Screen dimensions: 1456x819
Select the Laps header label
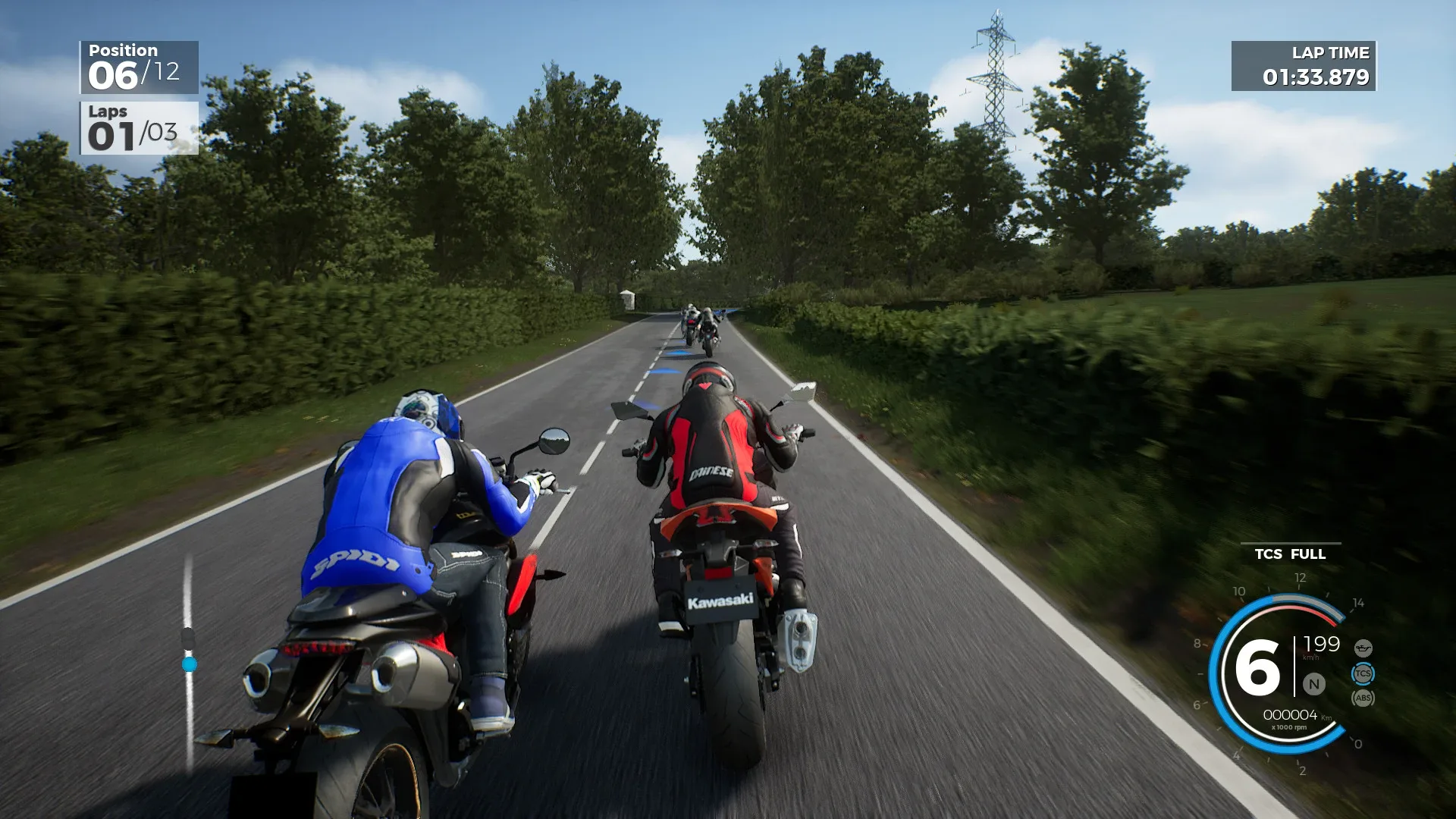(x=108, y=112)
